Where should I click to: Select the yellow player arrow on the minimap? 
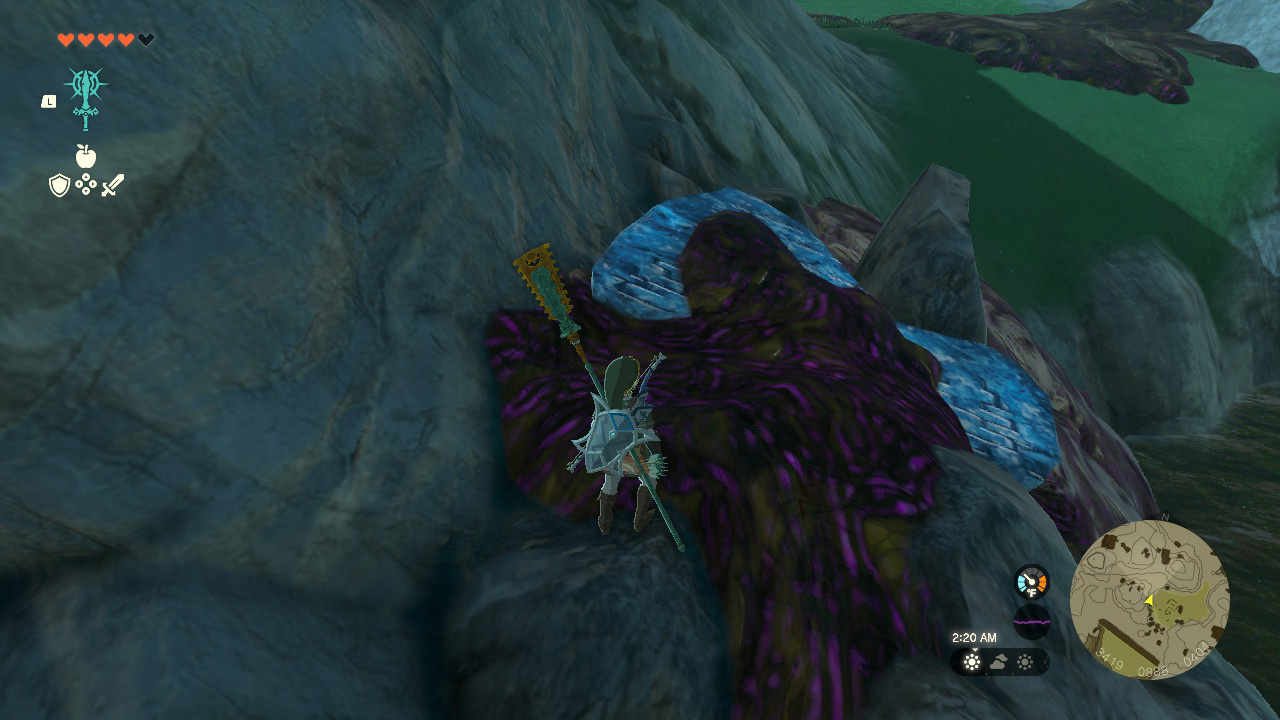[1149, 601]
